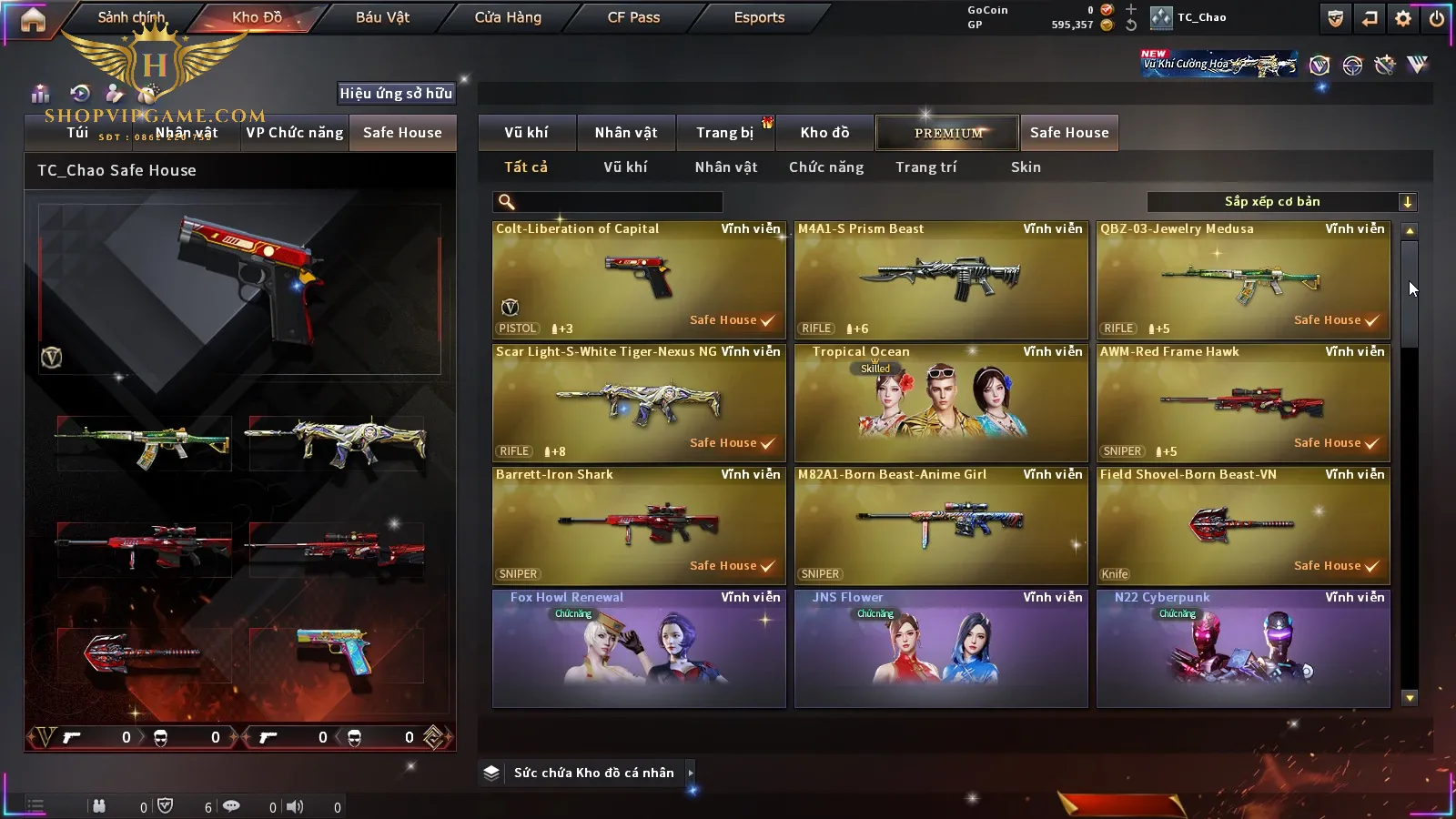Select the M4A1-S Prism Beast item
Image resolution: width=1456 pixels, height=819 pixels.
click(x=941, y=280)
